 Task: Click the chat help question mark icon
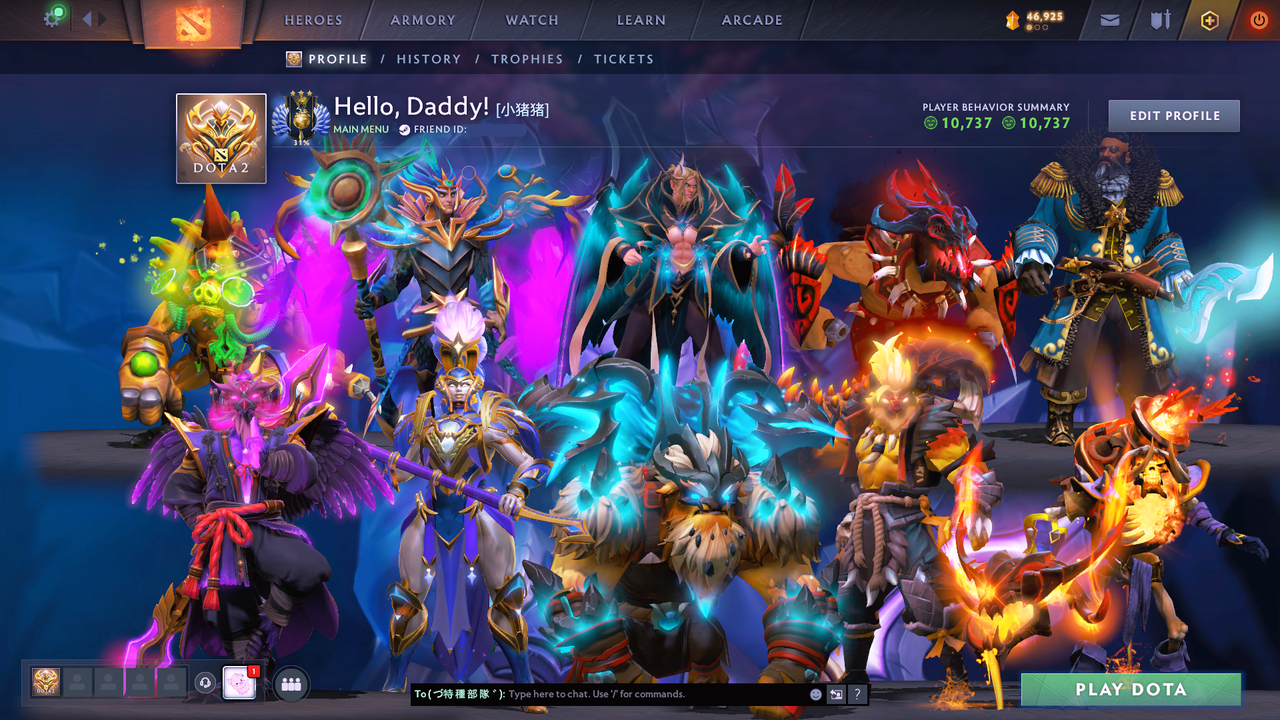[858, 694]
